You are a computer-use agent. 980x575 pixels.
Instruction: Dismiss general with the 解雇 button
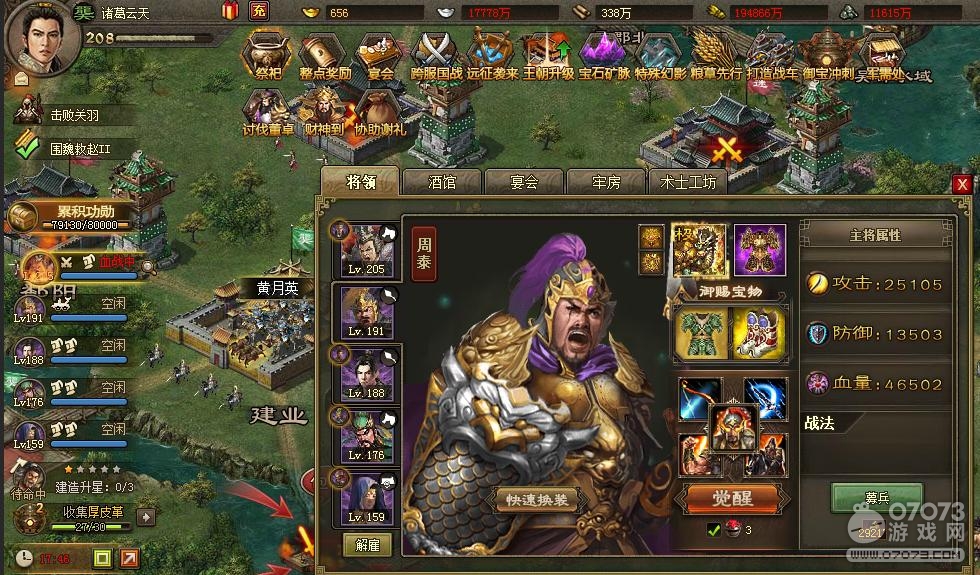pyautogui.click(x=367, y=545)
